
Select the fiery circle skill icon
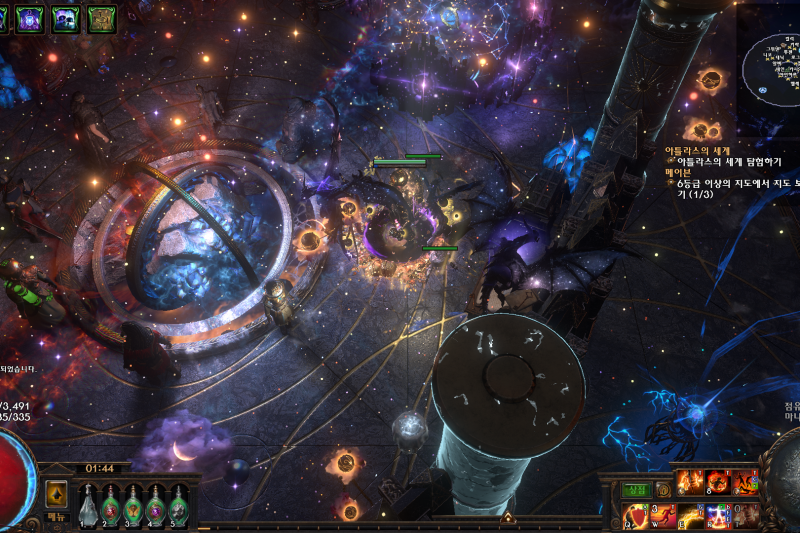coord(717,484)
